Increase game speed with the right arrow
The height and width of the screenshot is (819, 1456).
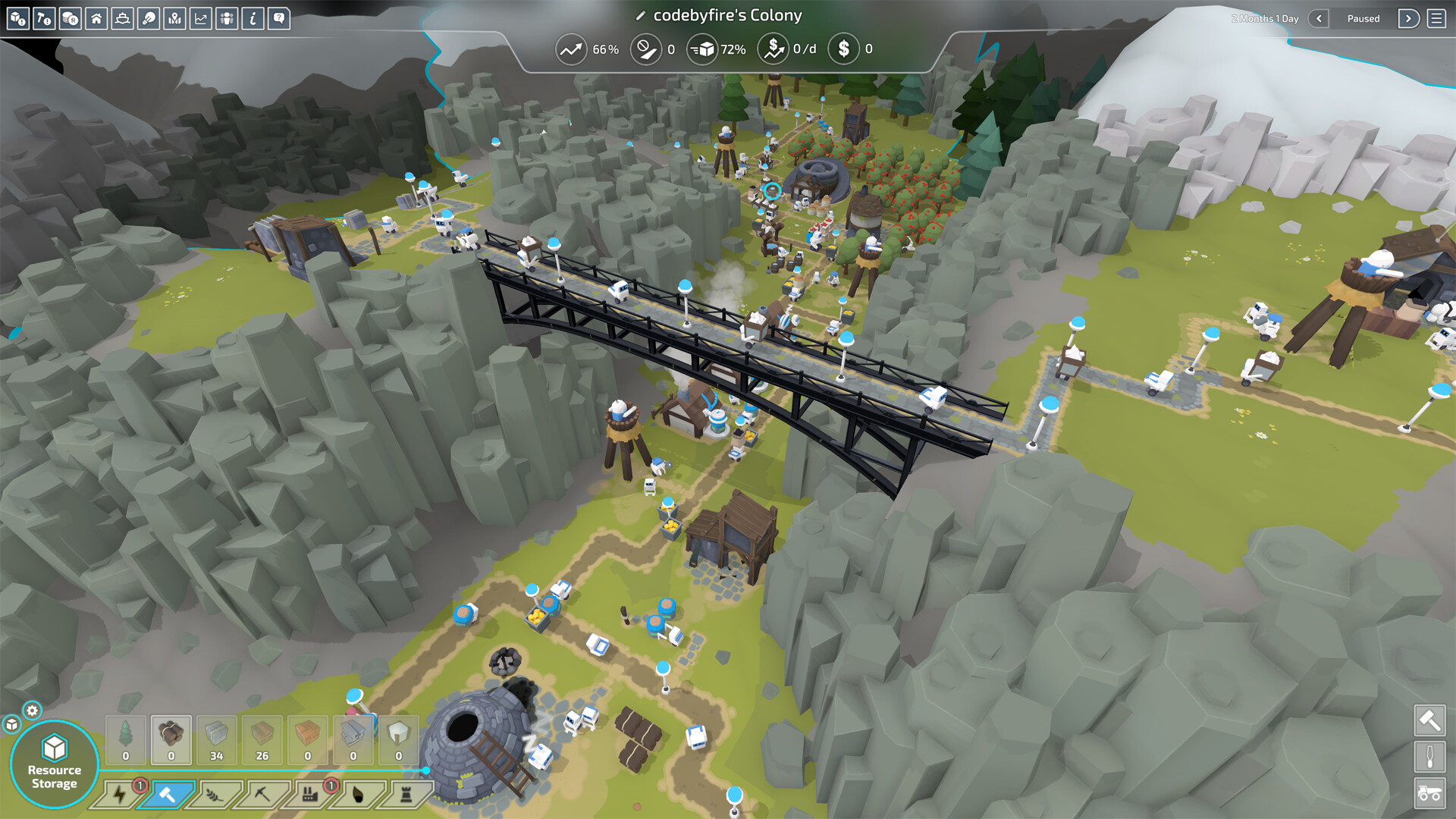tap(1408, 18)
